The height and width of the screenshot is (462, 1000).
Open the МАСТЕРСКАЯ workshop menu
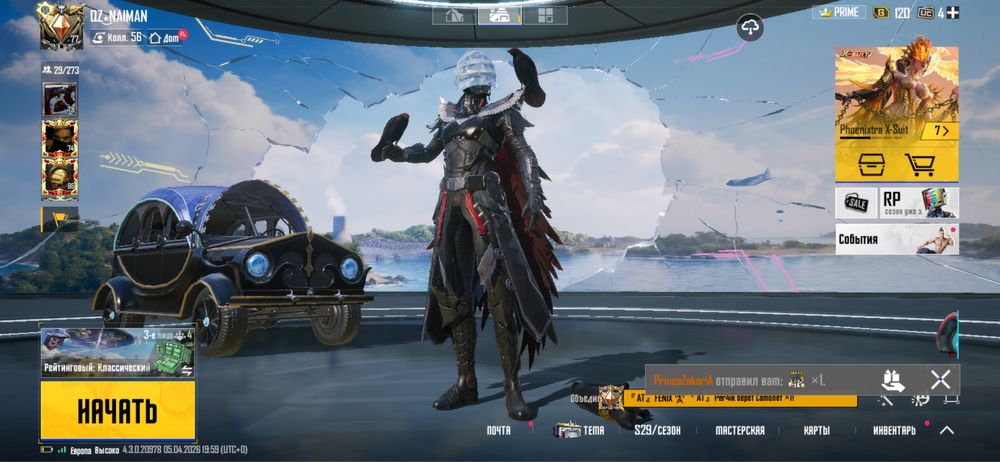tap(740, 431)
